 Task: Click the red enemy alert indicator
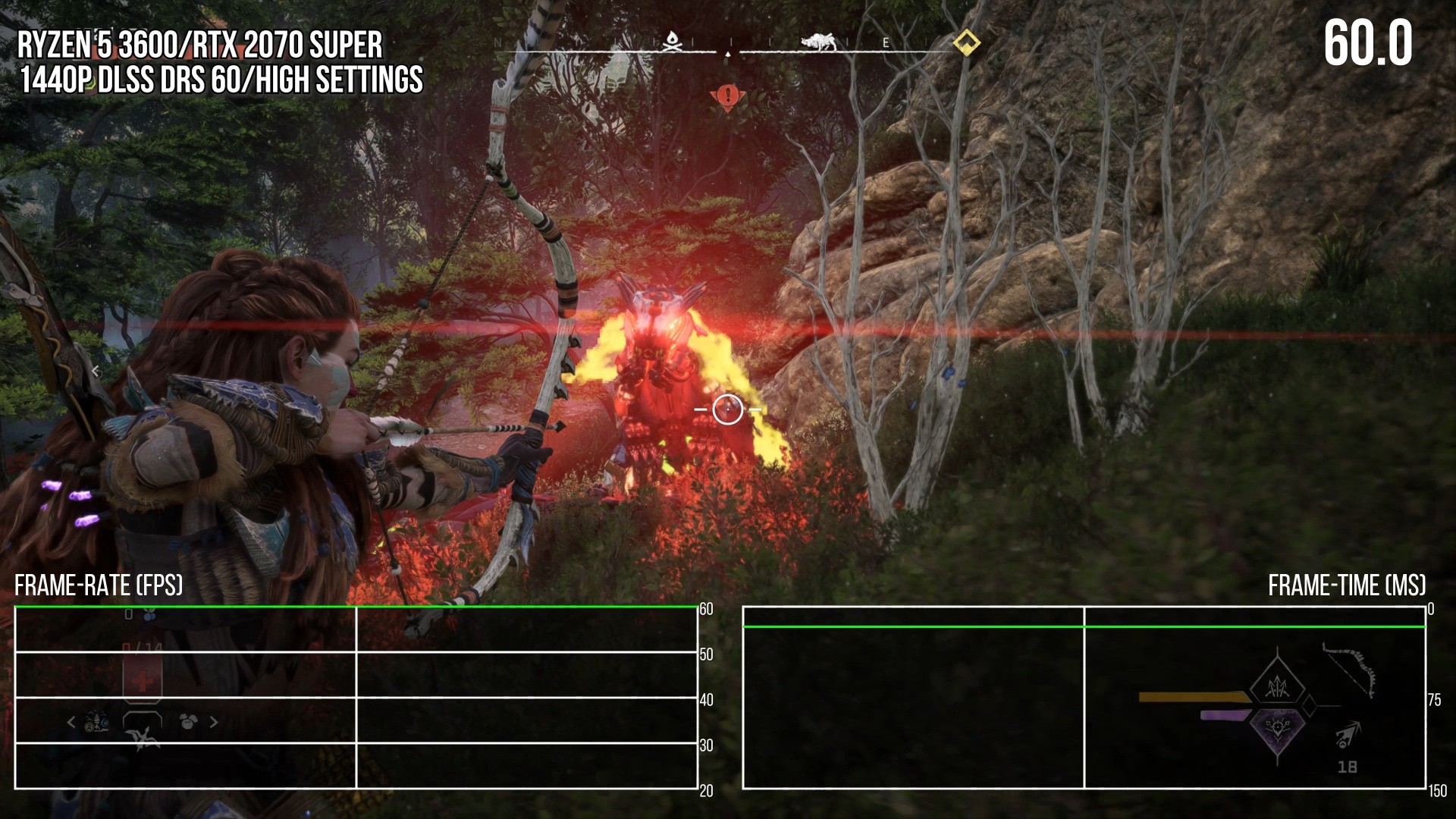pyautogui.click(x=728, y=97)
